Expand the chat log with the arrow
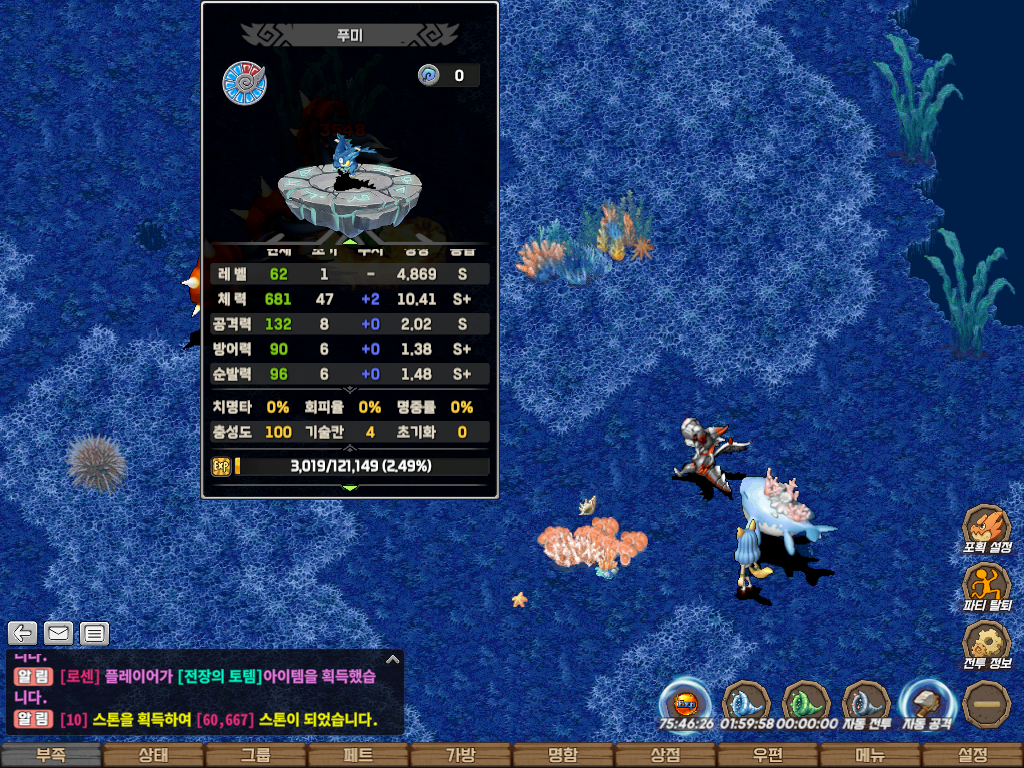The width and height of the screenshot is (1024, 768). tap(393, 660)
